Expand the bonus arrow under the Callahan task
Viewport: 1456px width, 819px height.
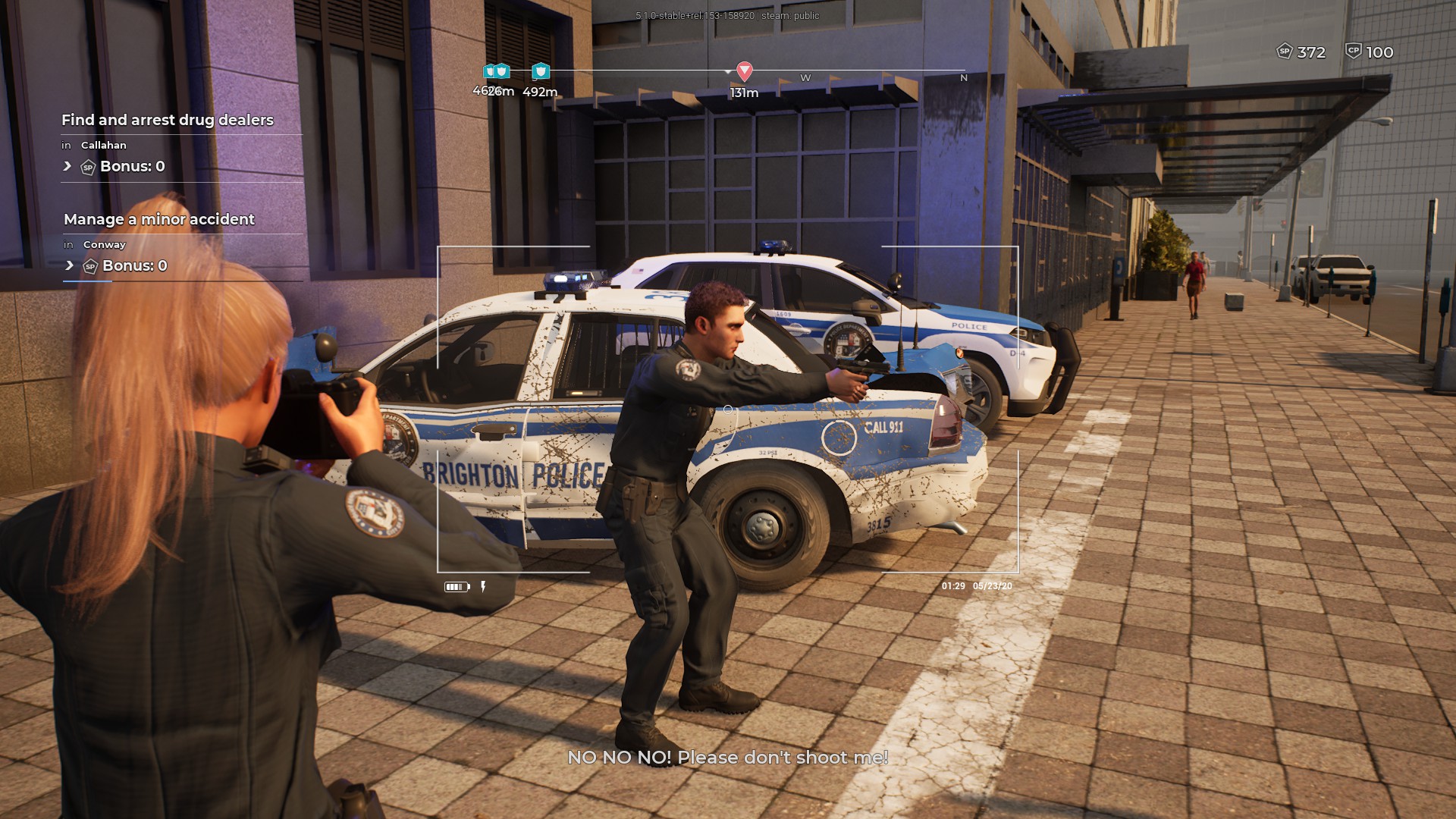[67, 166]
